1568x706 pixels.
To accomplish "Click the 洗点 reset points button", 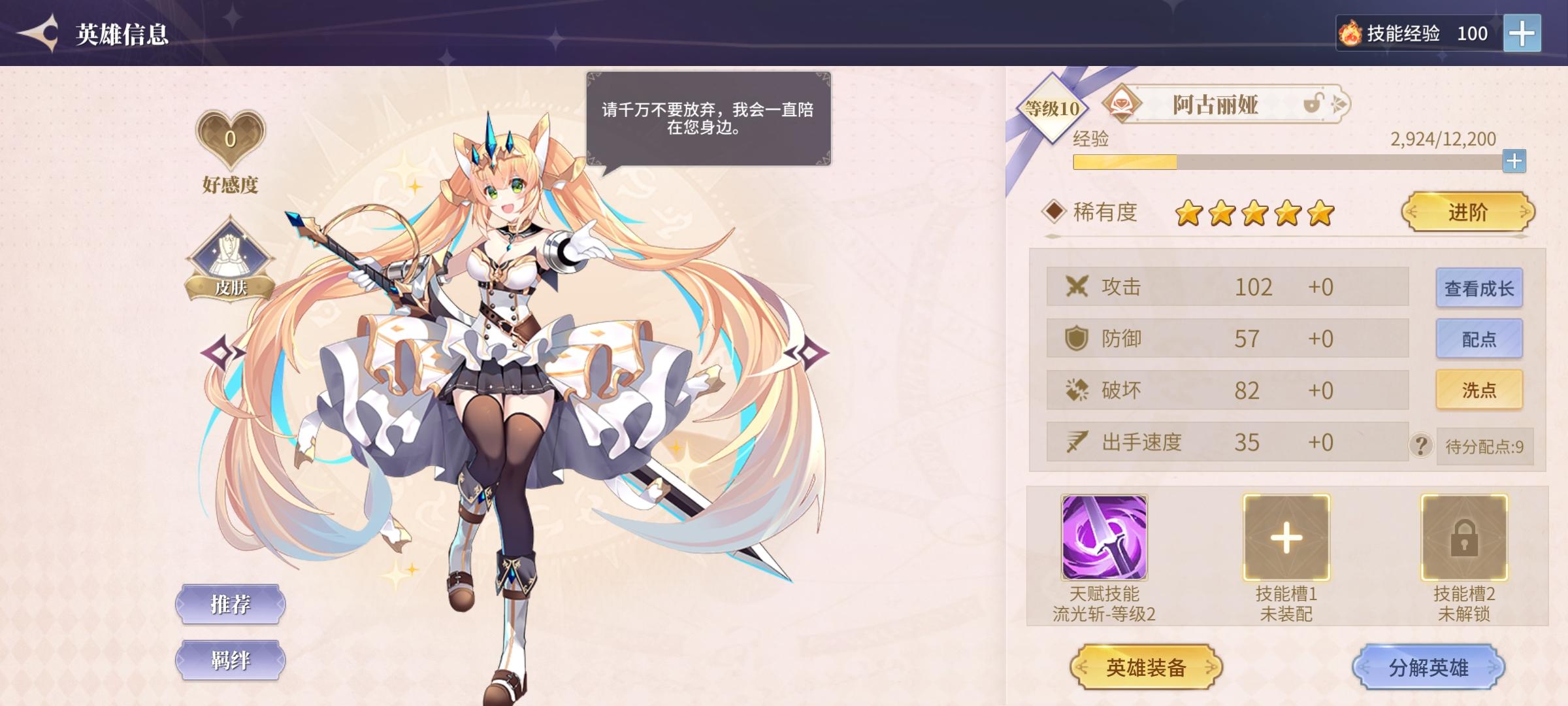I will click(x=1478, y=389).
